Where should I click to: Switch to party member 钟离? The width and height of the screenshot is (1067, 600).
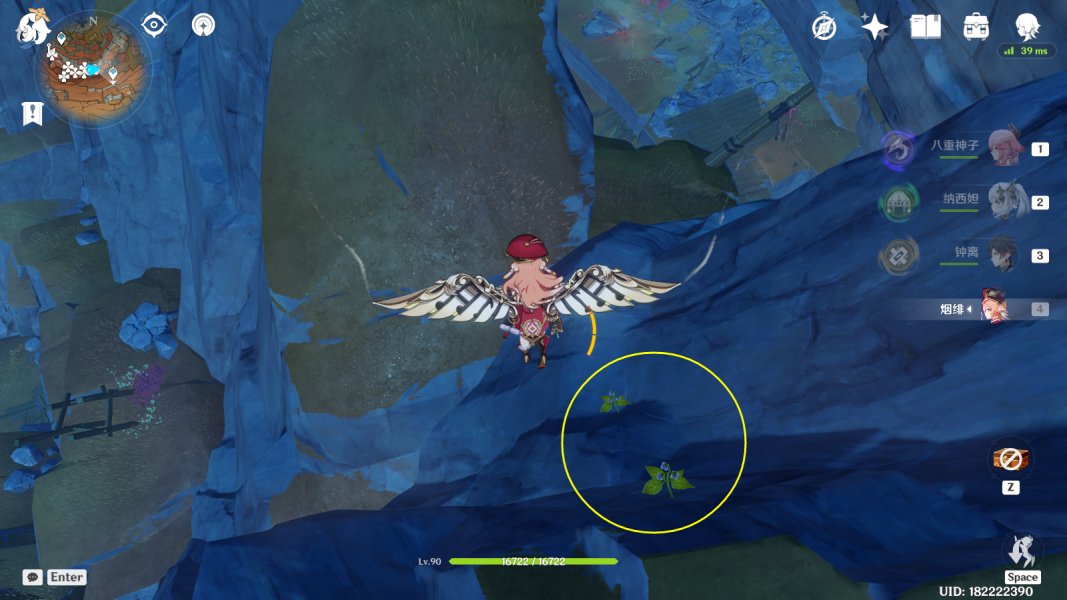tap(1002, 255)
